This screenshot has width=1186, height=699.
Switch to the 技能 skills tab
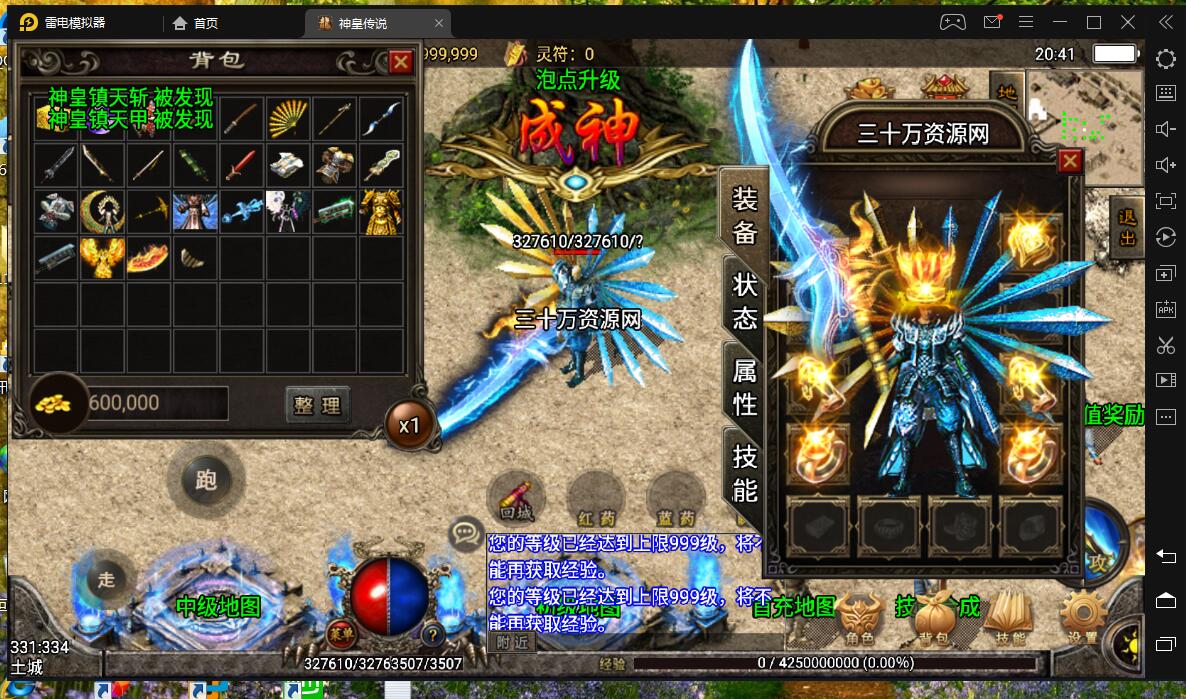[745, 473]
